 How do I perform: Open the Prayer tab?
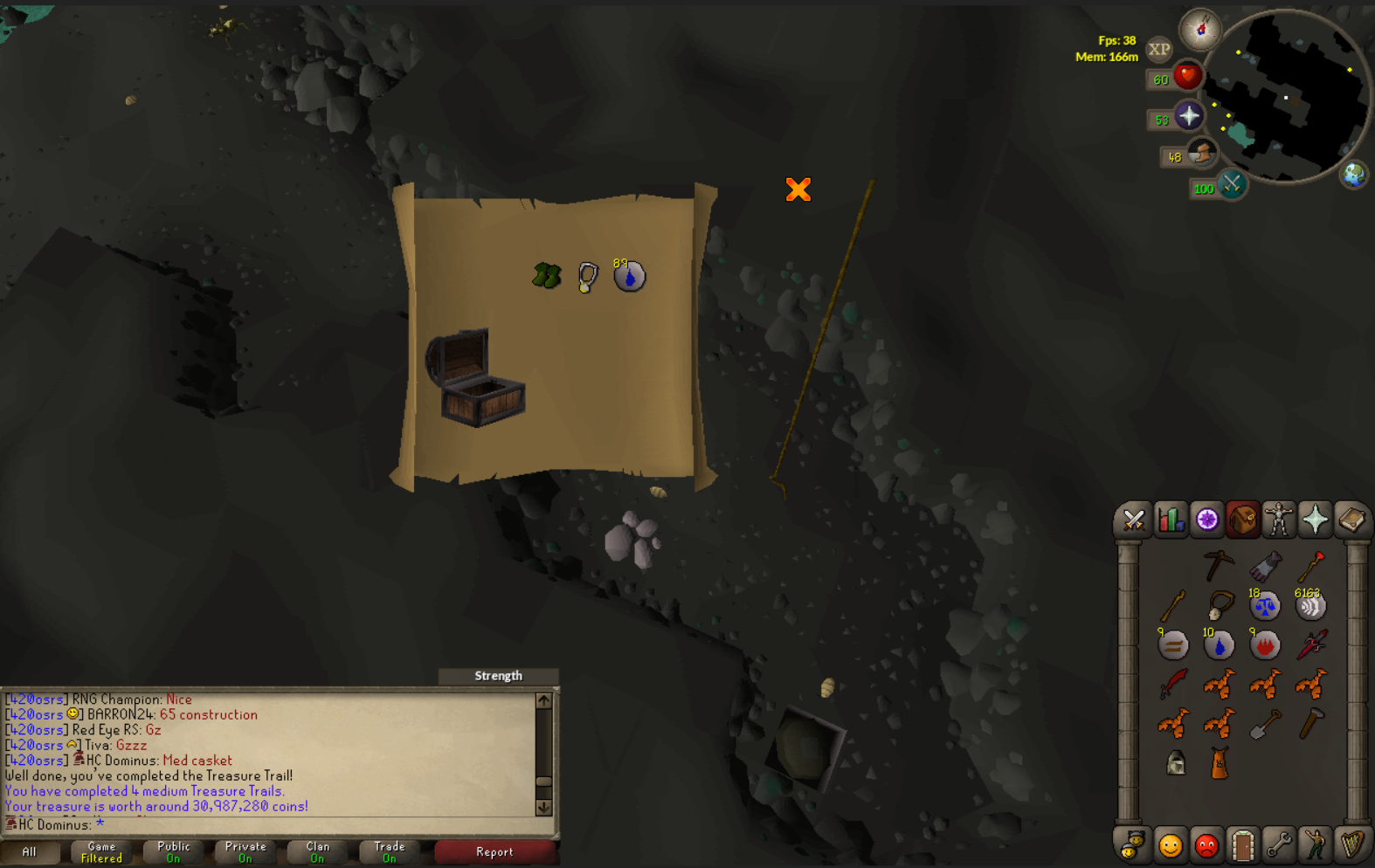point(1314,520)
